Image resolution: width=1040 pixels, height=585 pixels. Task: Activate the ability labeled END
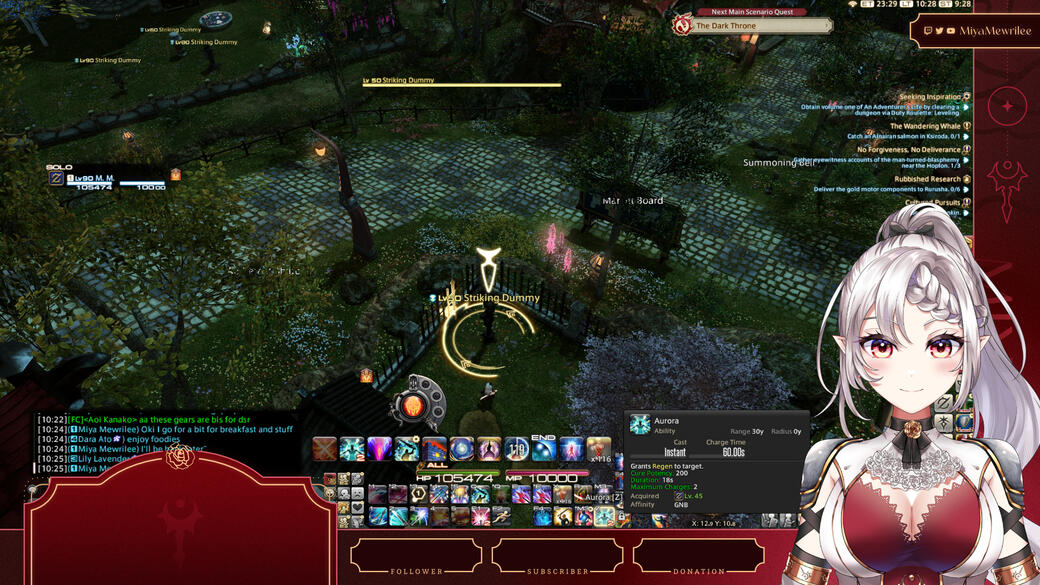click(543, 449)
